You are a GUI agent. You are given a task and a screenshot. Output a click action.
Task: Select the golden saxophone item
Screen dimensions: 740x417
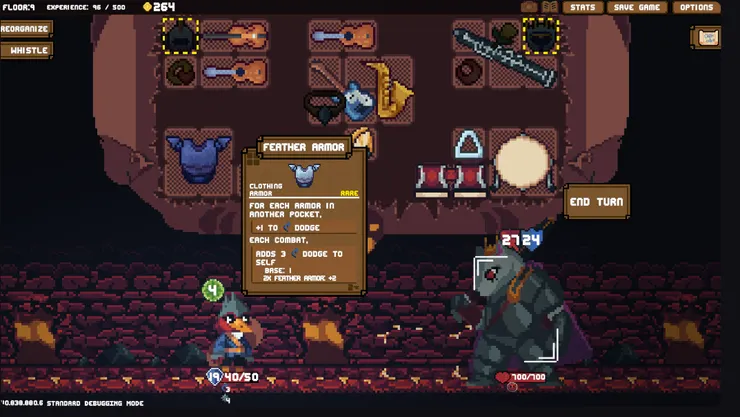(x=388, y=88)
